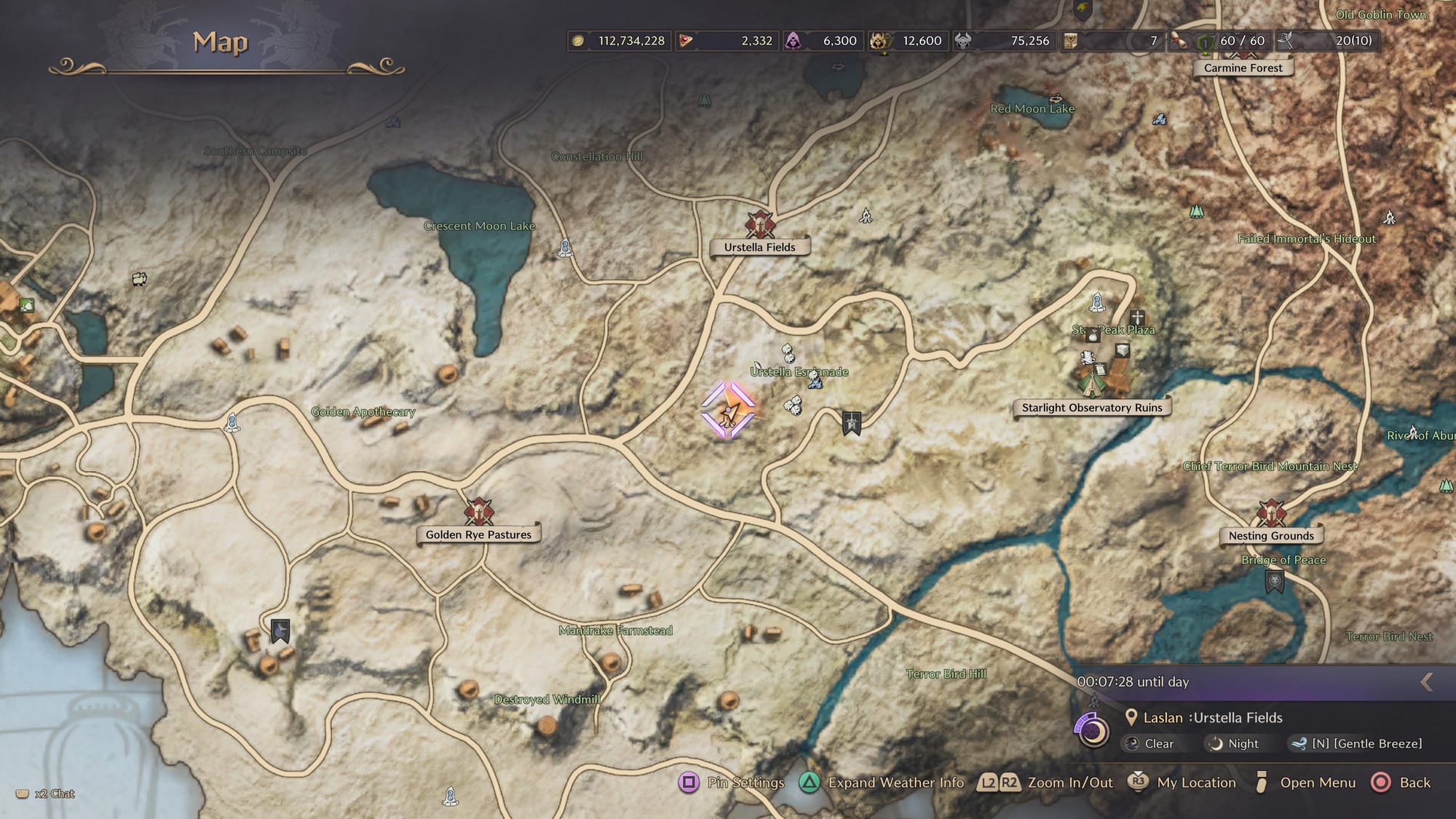
Task: Select the Destroyed Windmill location label
Action: click(x=547, y=700)
